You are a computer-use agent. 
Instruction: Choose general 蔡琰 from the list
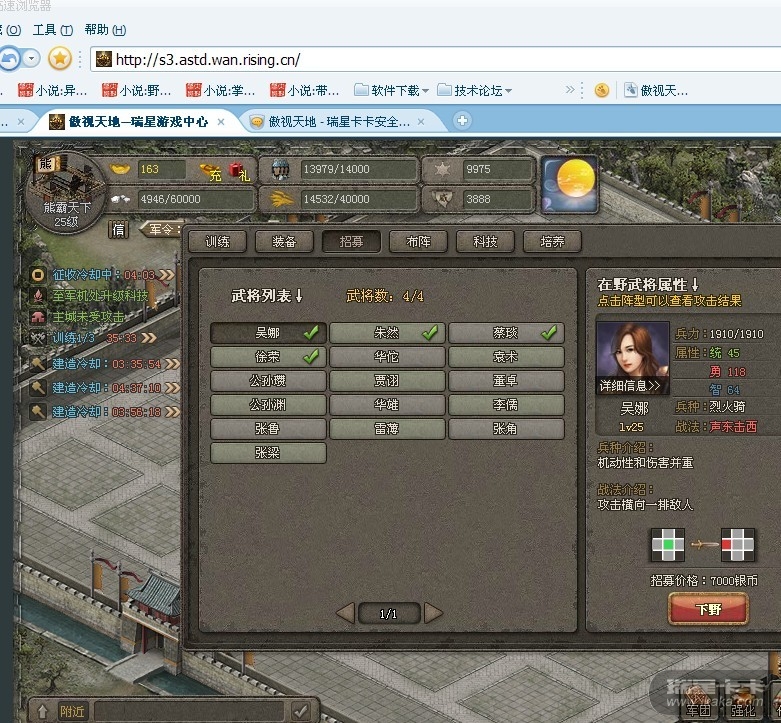506,333
